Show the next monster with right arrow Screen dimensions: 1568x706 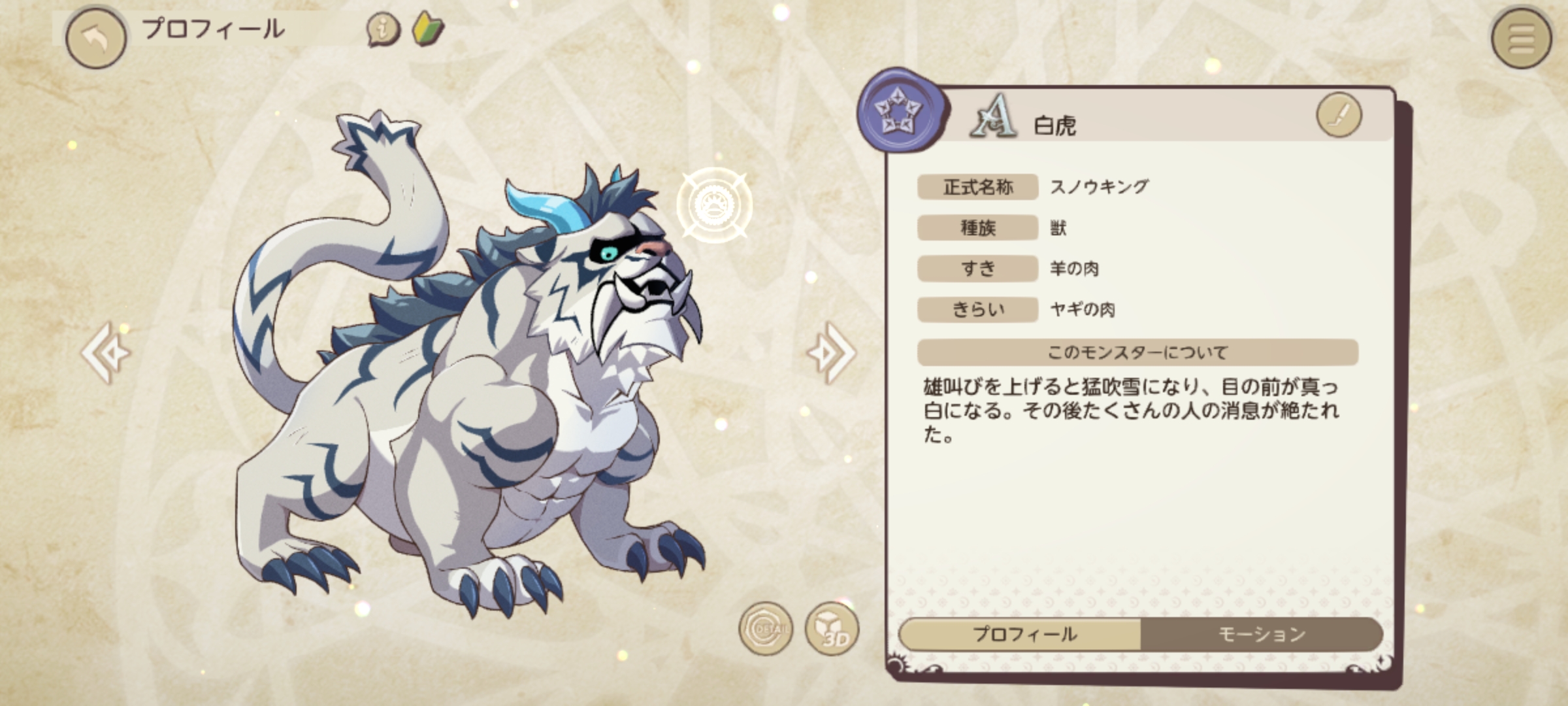831,352
